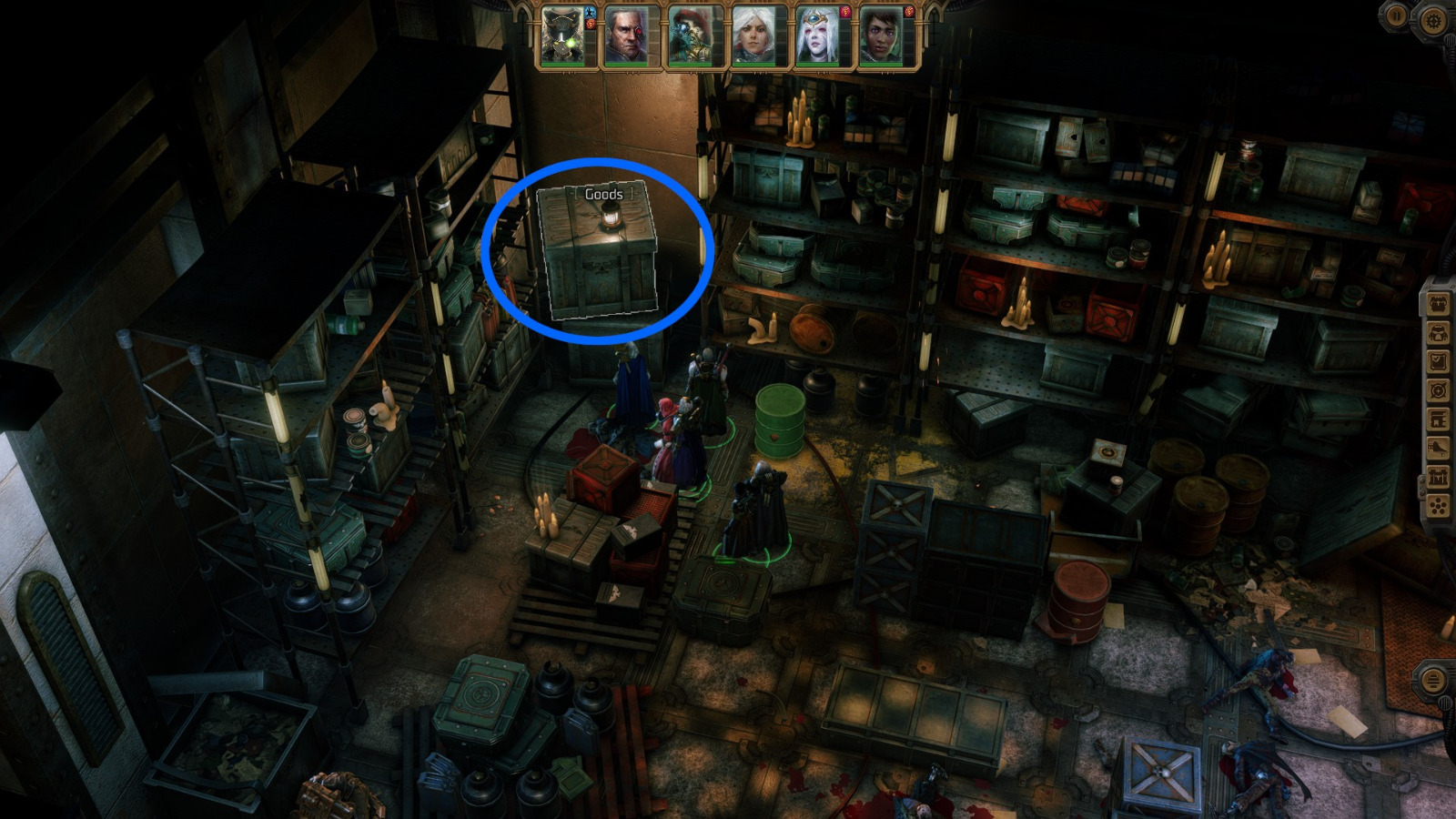Select the white-haired companion portrait
This screenshot has height=819, width=1456.
point(753,36)
